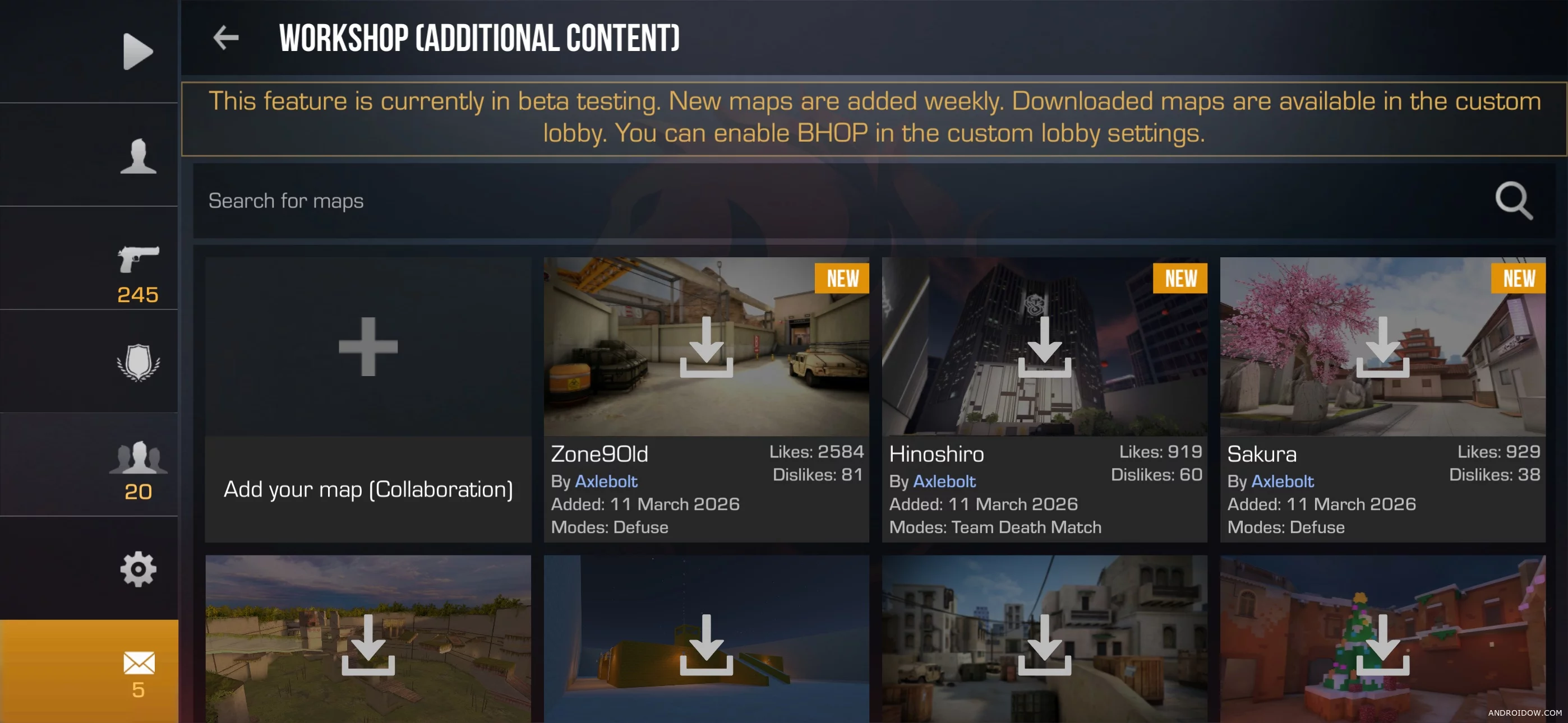Download the desert town street map
Viewport: 1568px width, 723px height.
tap(1045, 645)
